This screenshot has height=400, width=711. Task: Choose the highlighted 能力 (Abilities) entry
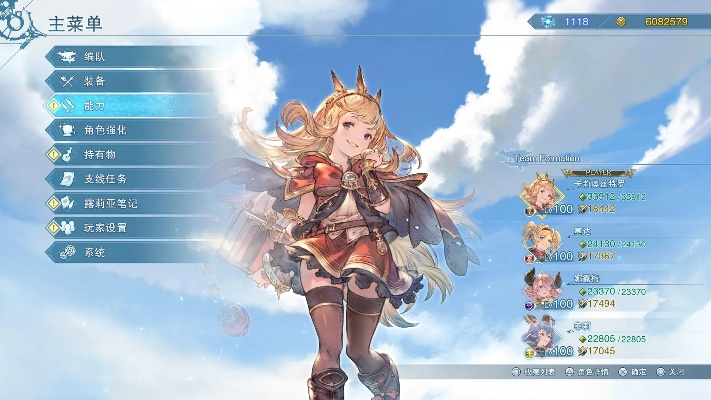coord(120,105)
